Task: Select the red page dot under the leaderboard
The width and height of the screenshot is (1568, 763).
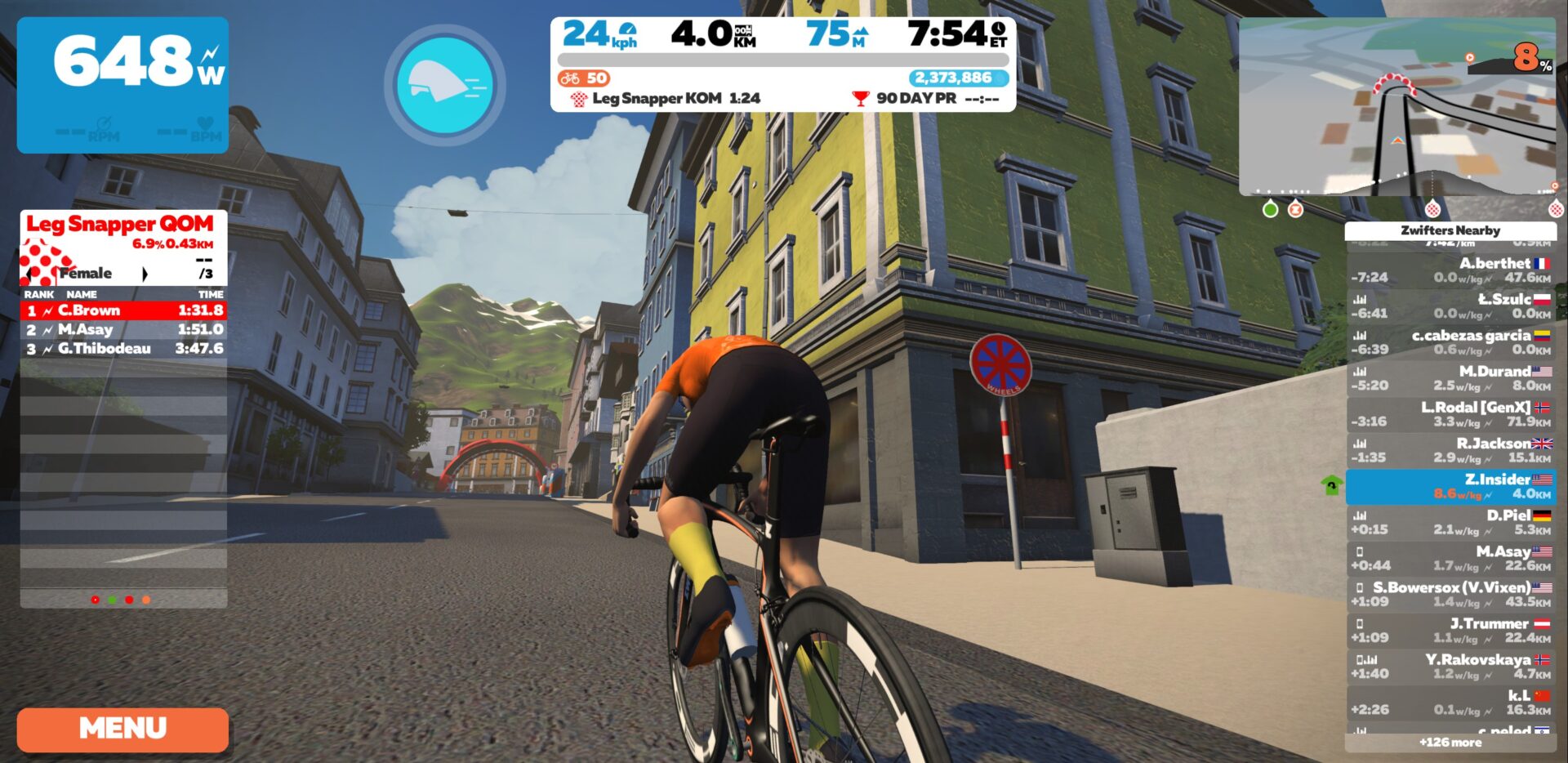Action: (x=129, y=600)
